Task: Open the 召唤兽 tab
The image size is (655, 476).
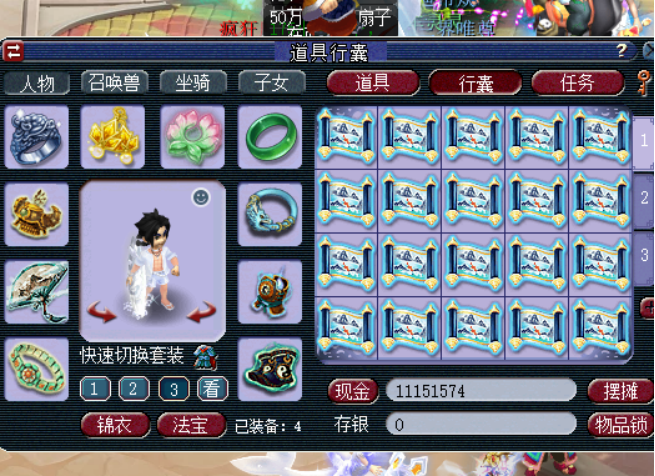Action: pyautogui.click(x=115, y=83)
